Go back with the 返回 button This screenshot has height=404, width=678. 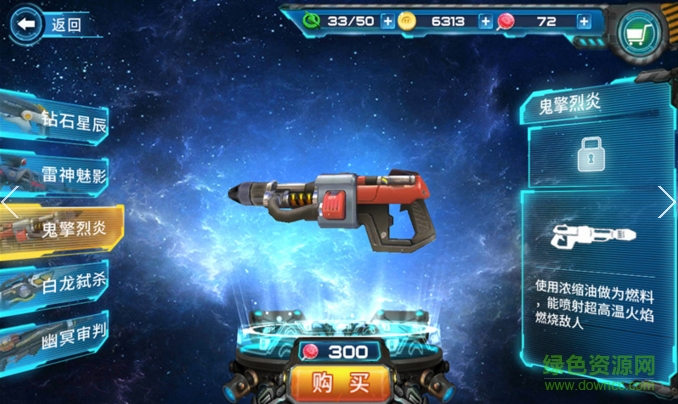(50, 24)
